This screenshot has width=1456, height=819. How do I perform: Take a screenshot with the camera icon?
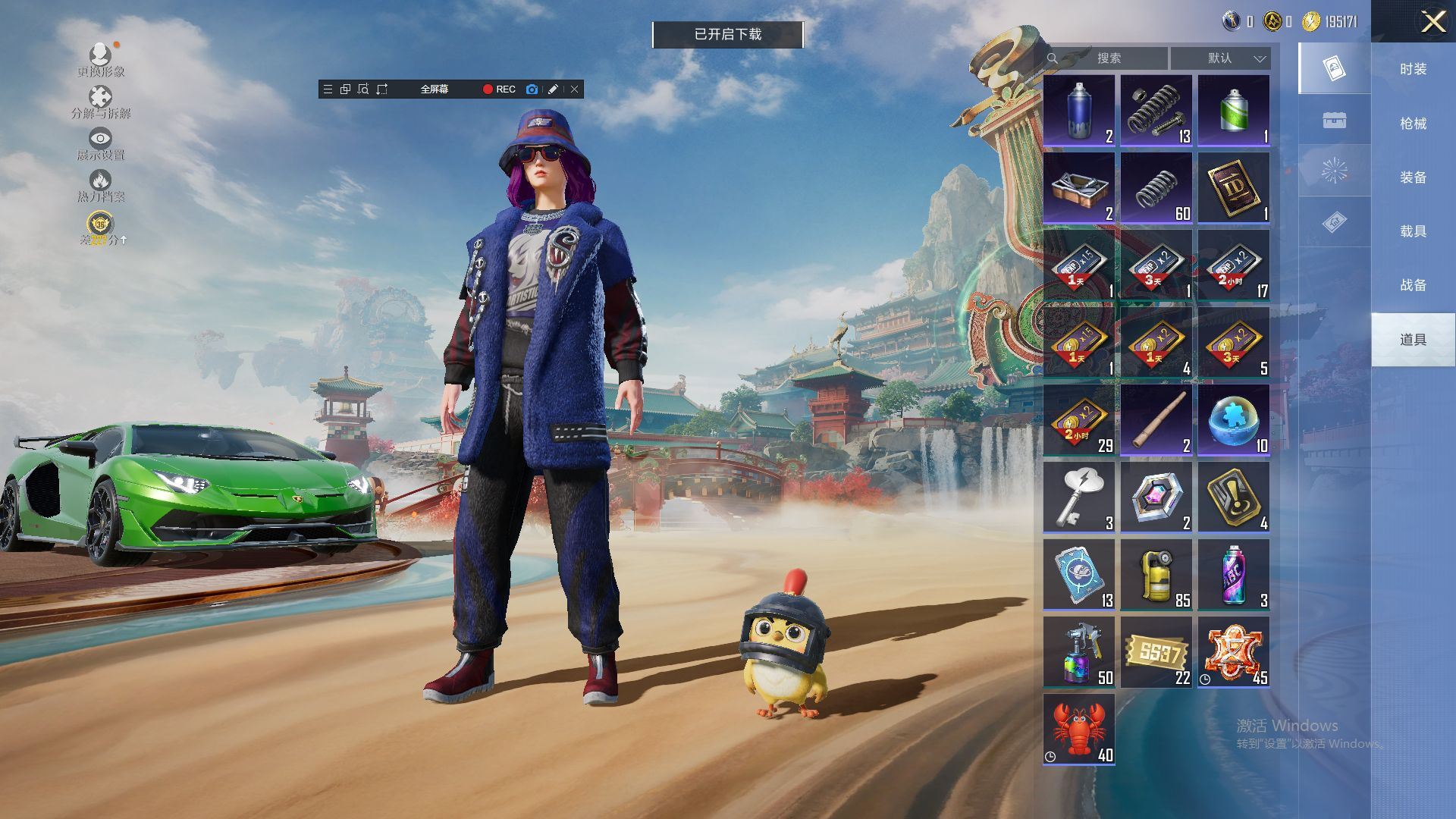coord(532,89)
